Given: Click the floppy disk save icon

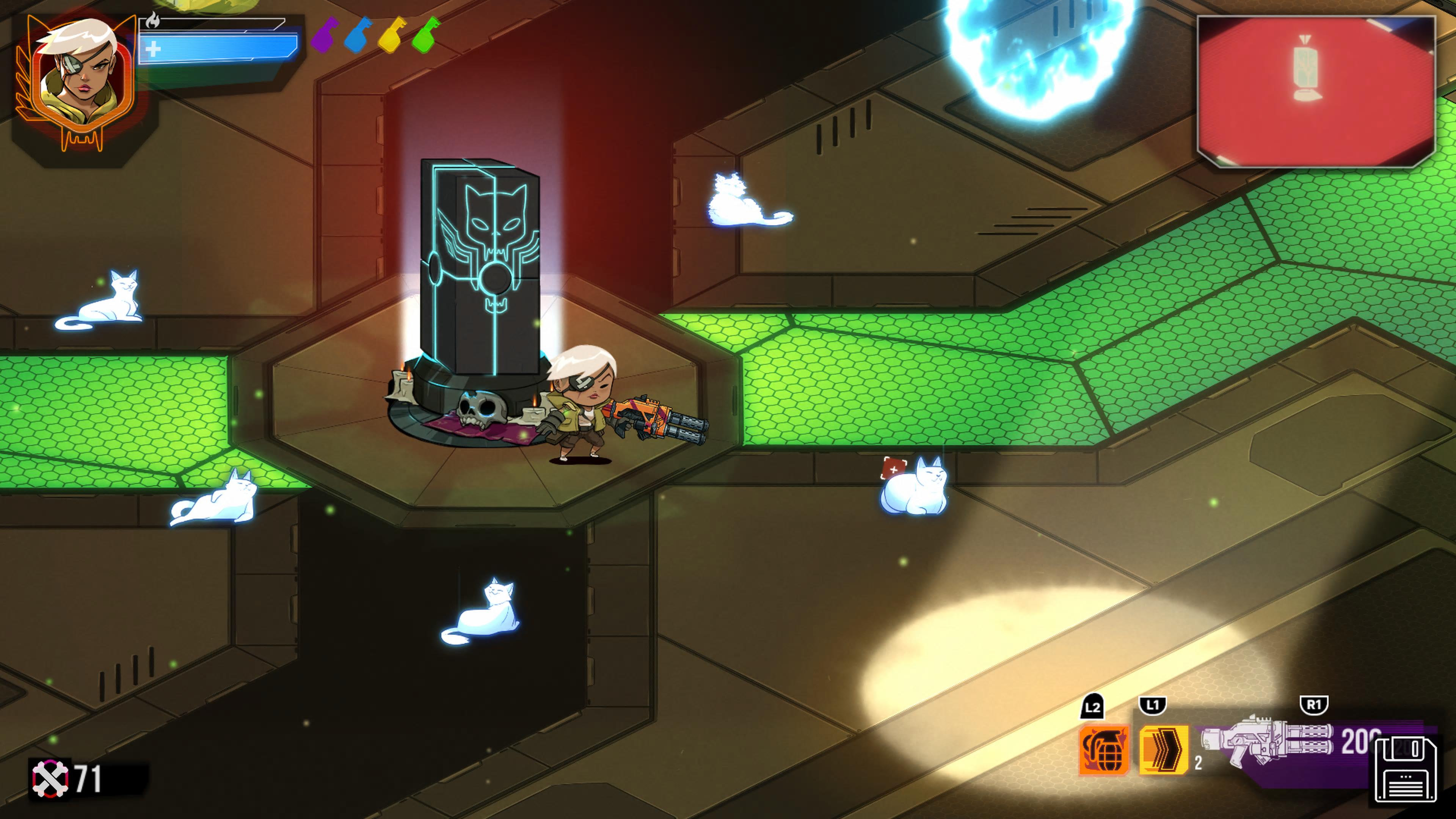Looking at the screenshot, I should coord(1406,769).
